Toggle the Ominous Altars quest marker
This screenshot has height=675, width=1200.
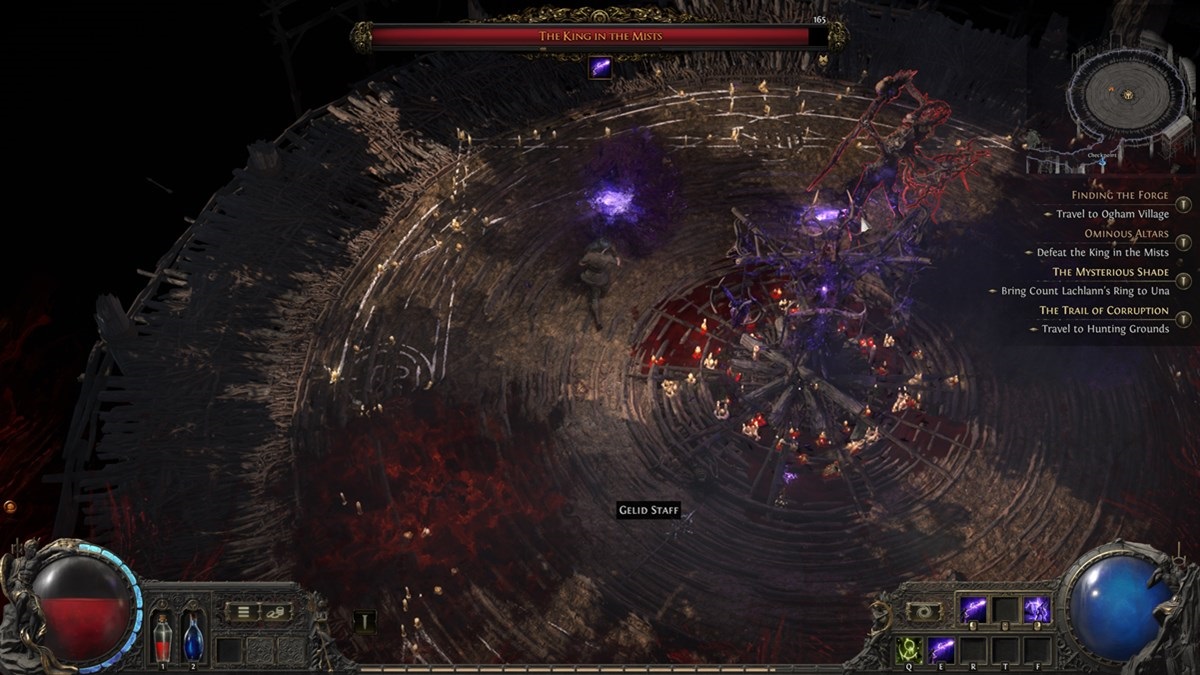(x=1183, y=242)
